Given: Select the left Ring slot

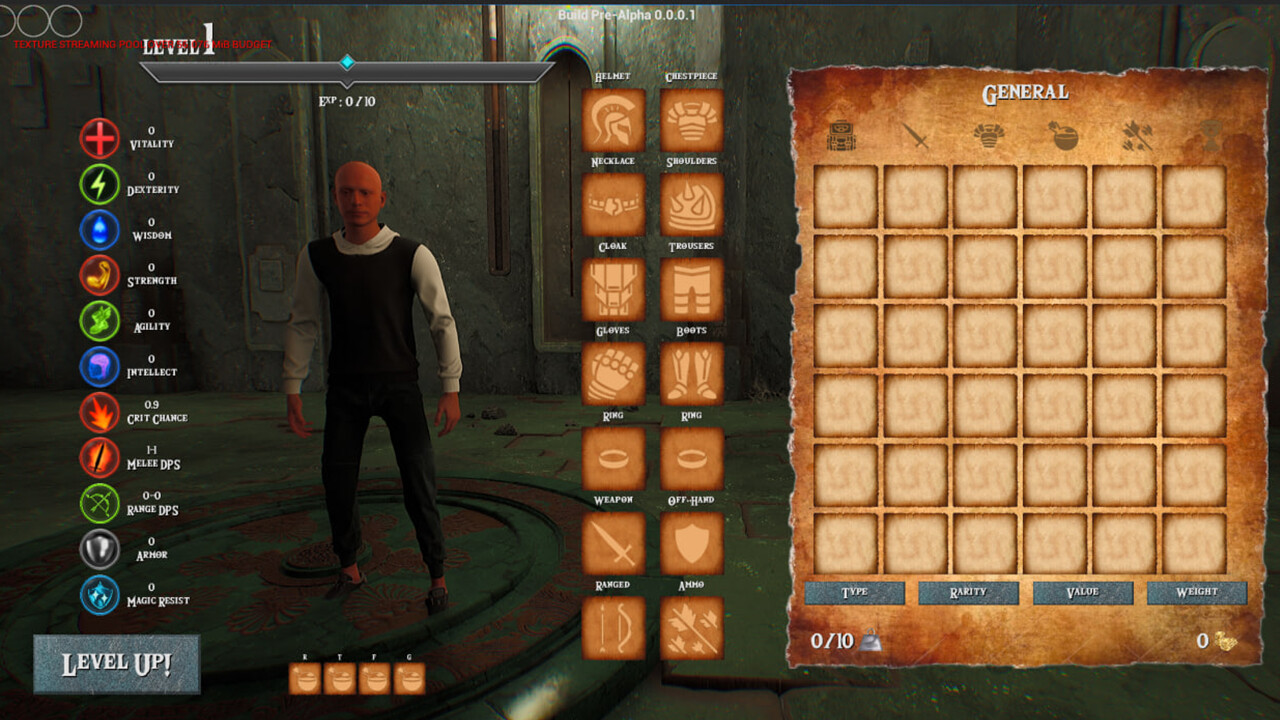Looking at the screenshot, I should point(613,457).
